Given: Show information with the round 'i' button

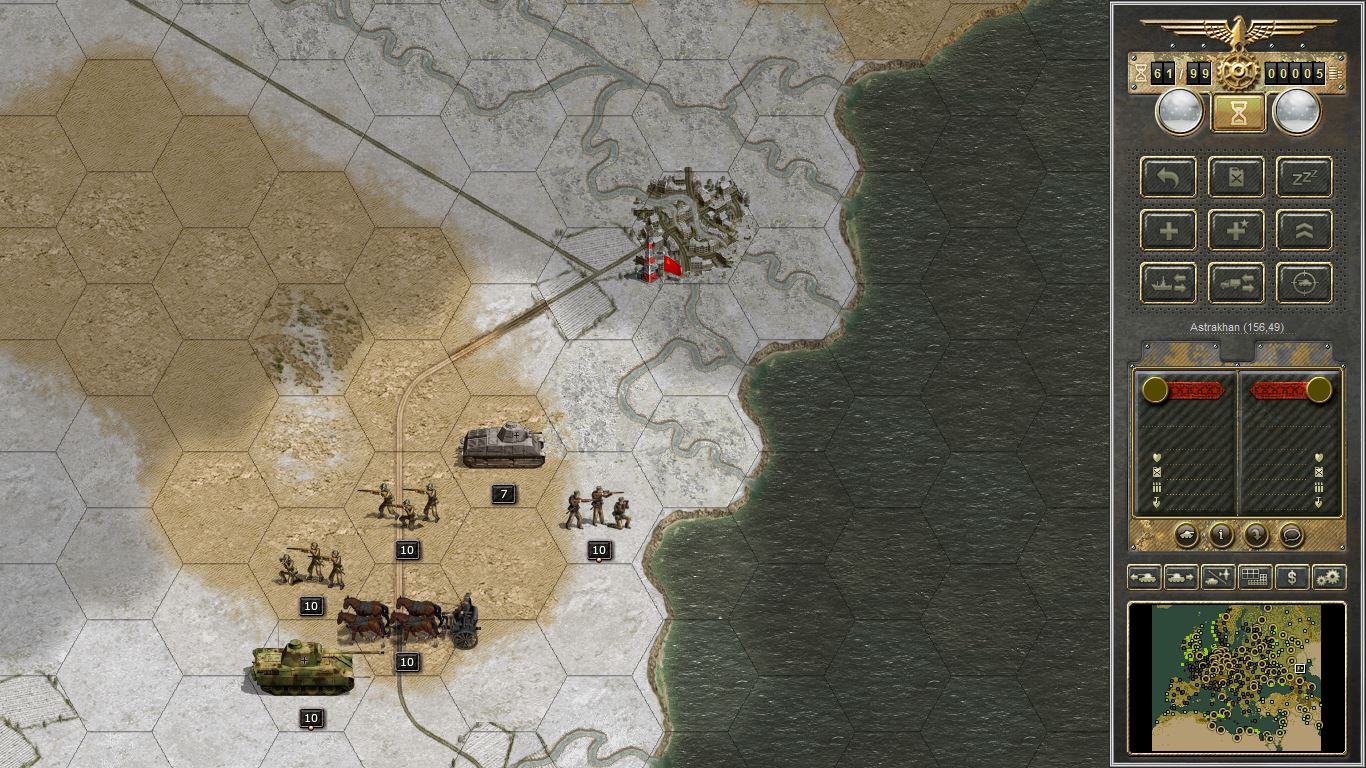Looking at the screenshot, I should (x=1221, y=535).
